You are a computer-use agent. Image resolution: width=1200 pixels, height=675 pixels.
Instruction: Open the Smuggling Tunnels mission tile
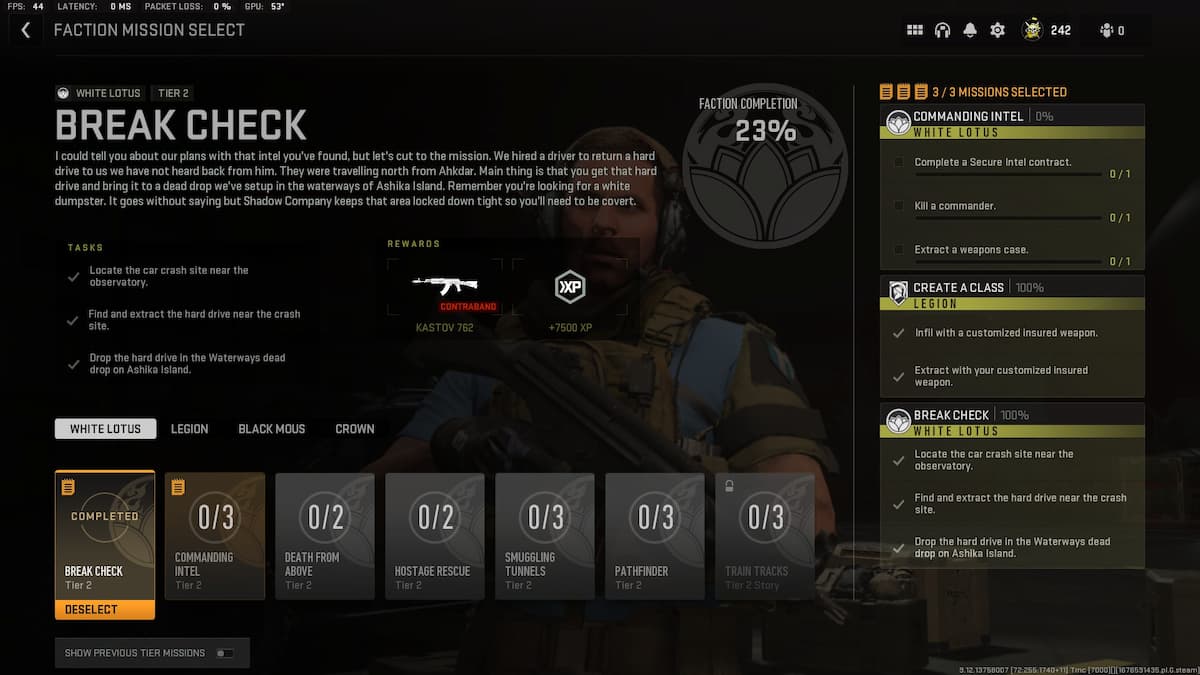point(545,535)
